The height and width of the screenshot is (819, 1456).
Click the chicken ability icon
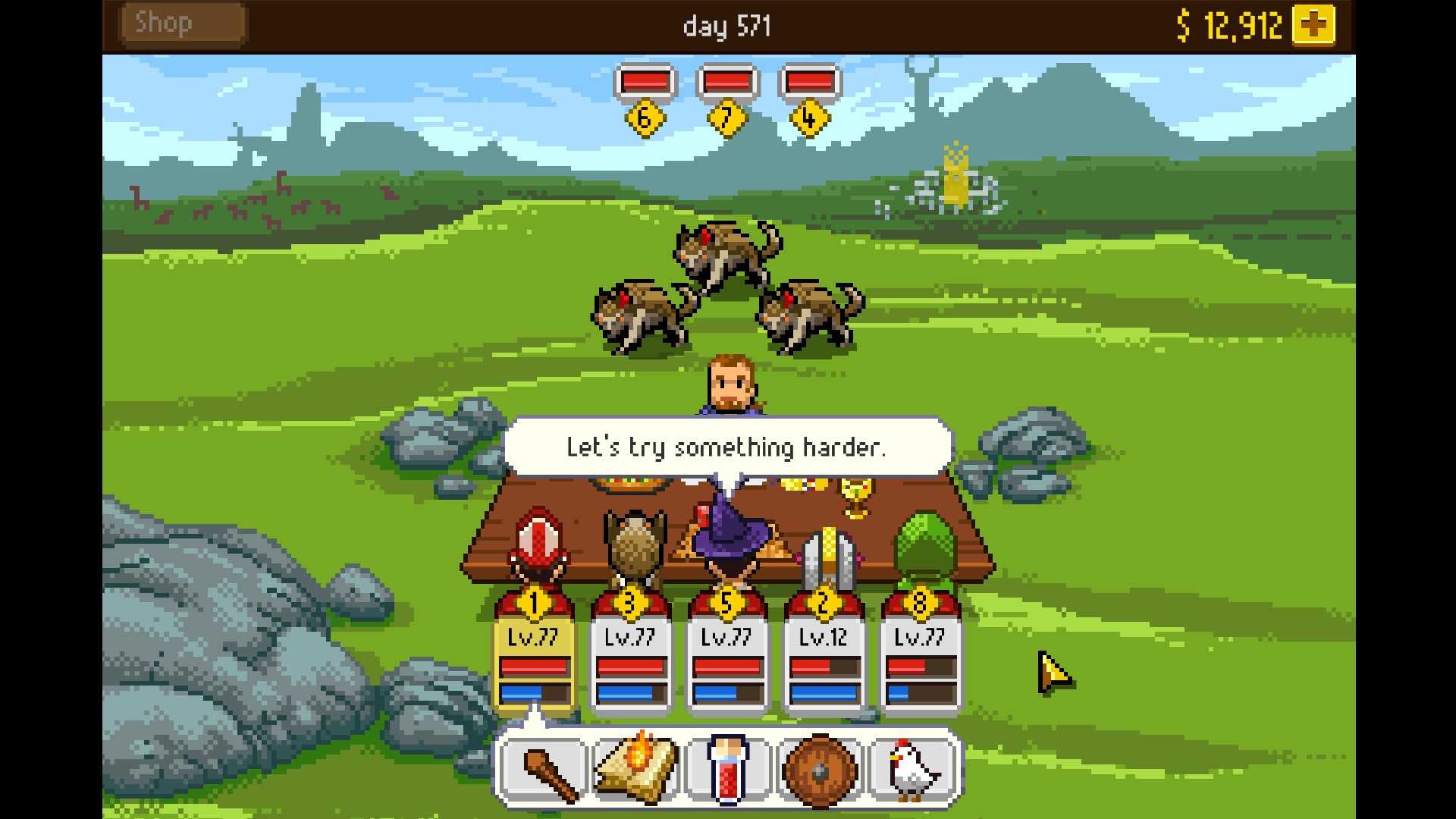[912, 767]
